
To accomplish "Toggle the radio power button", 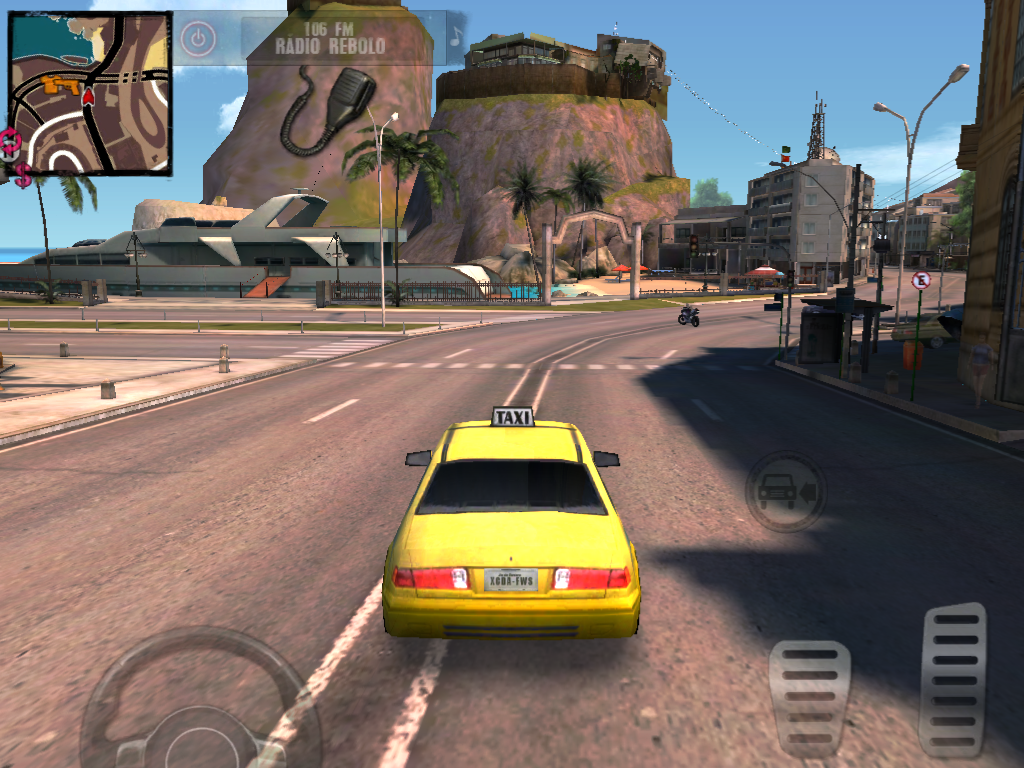I will (x=198, y=39).
